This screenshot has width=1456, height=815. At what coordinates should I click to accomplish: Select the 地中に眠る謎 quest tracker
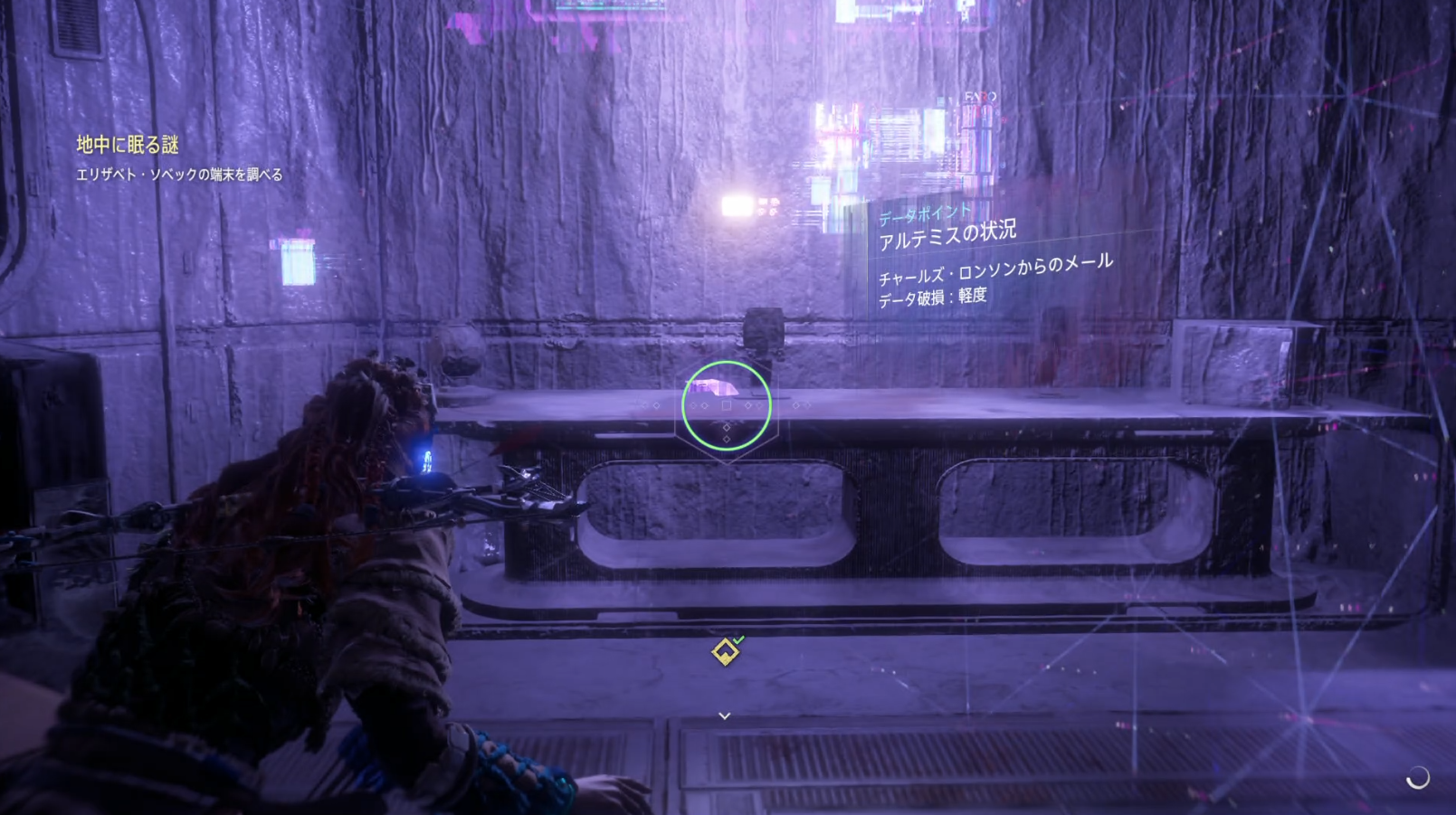click(128, 145)
